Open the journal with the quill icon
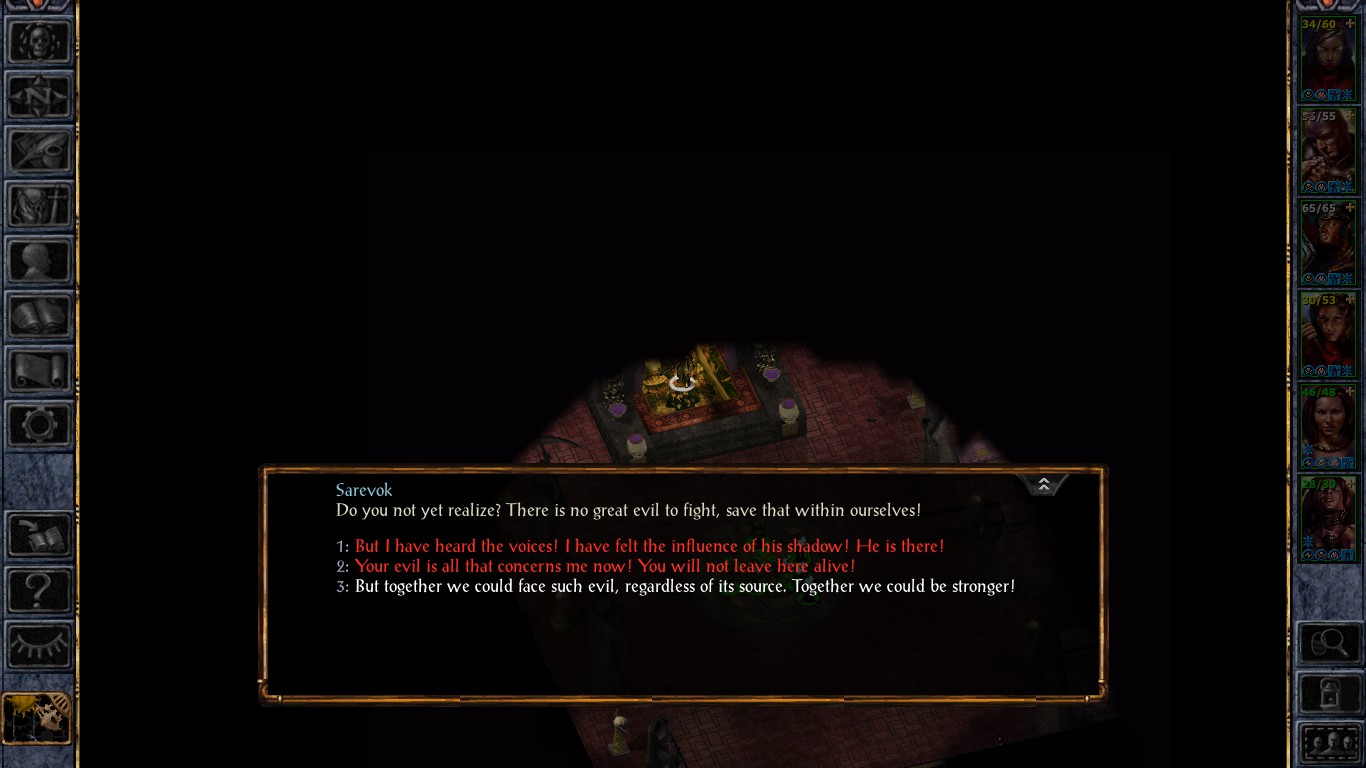Screen dimensions: 1366x768 click(39, 152)
